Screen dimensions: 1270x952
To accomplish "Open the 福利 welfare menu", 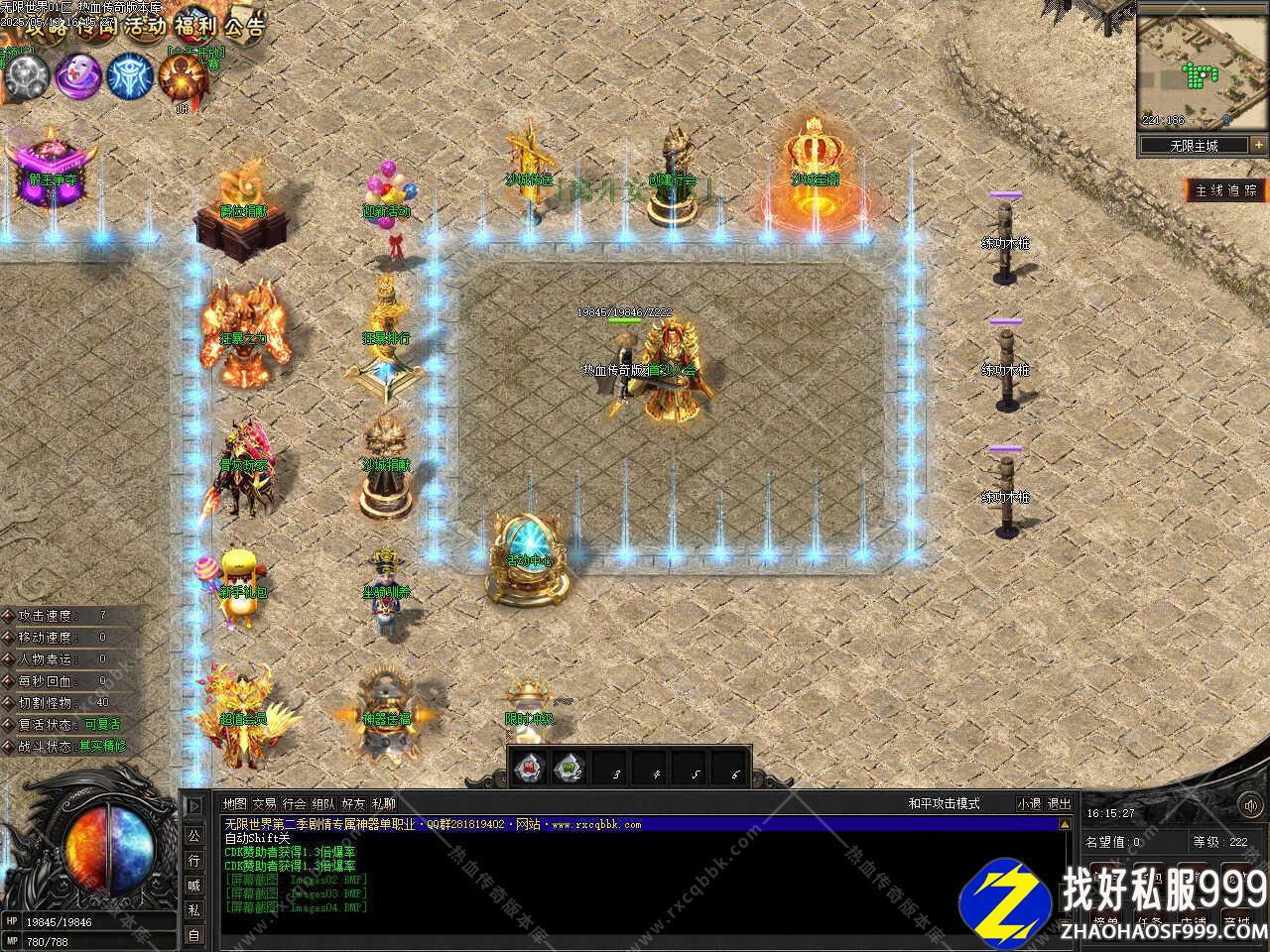I will (x=195, y=25).
